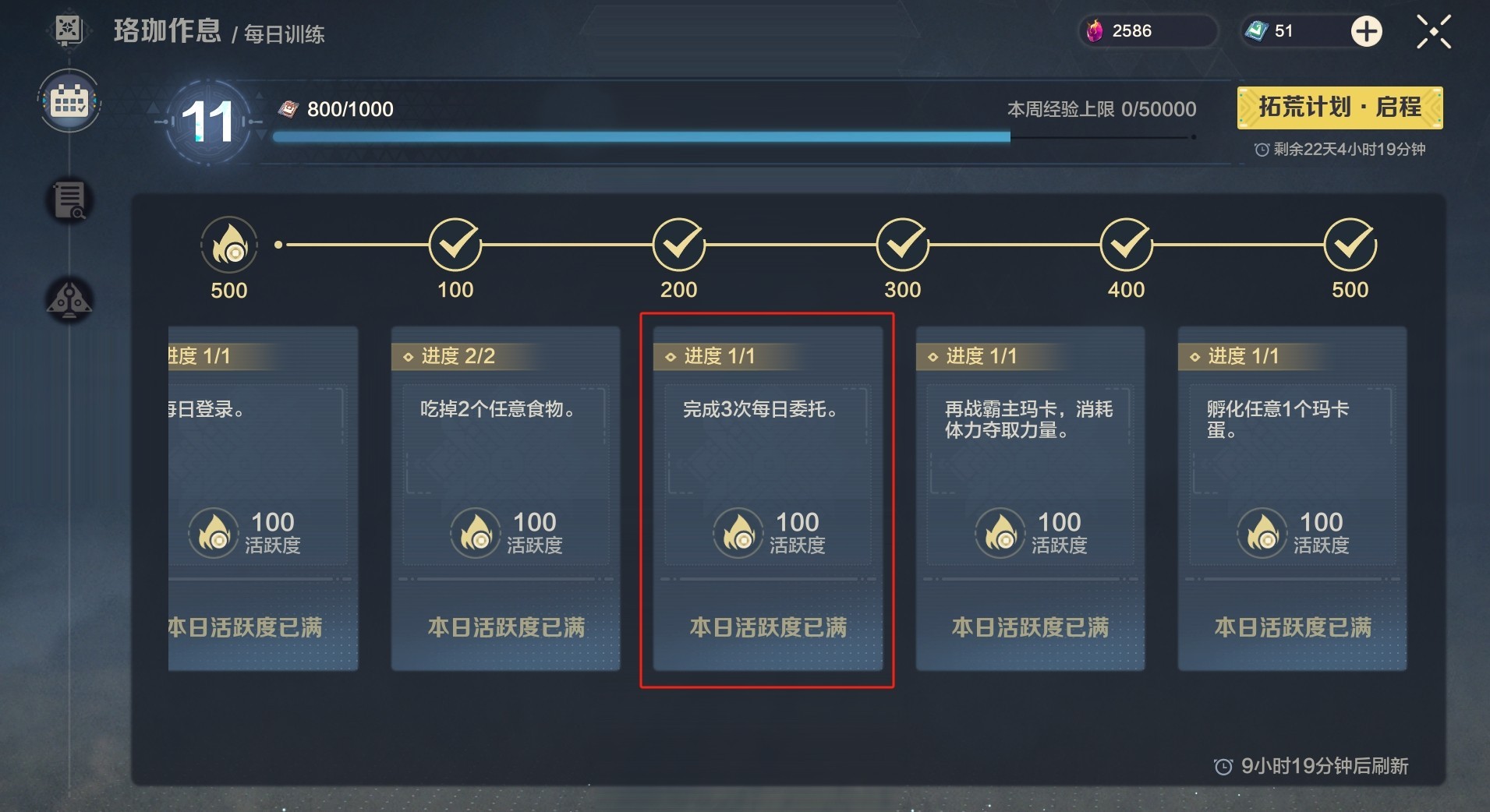Claim the 300 activity reward node
Image resolution: width=1490 pixels, height=812 pixels.
point(902,245)
